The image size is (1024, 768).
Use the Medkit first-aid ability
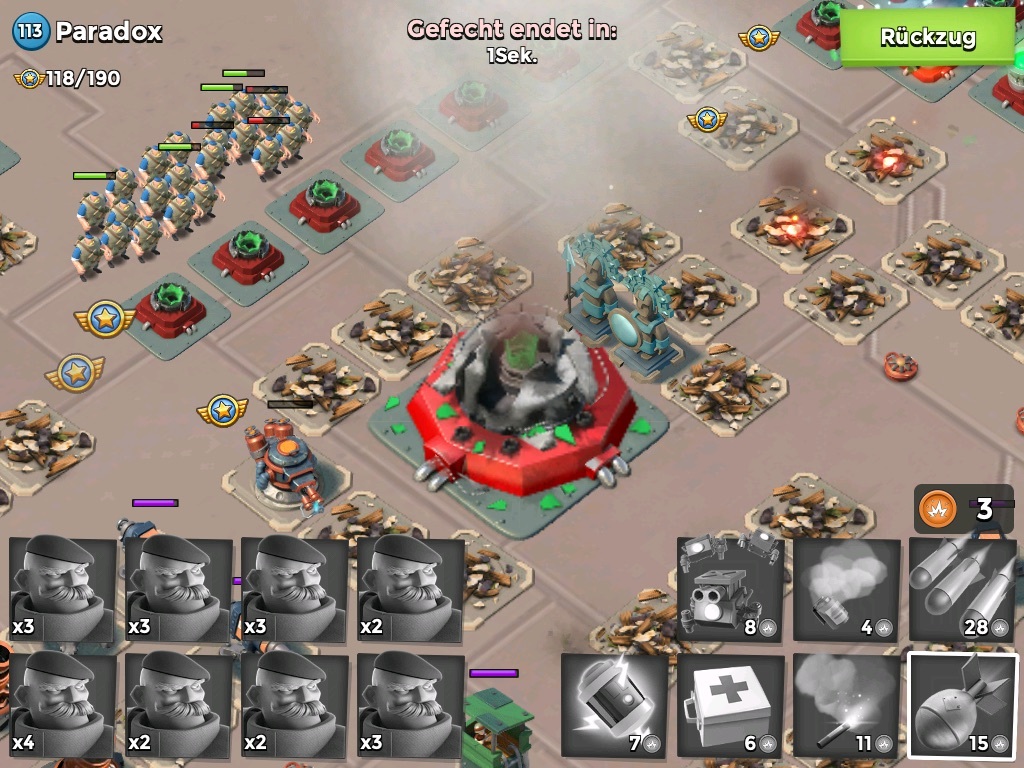coord(730,705)
